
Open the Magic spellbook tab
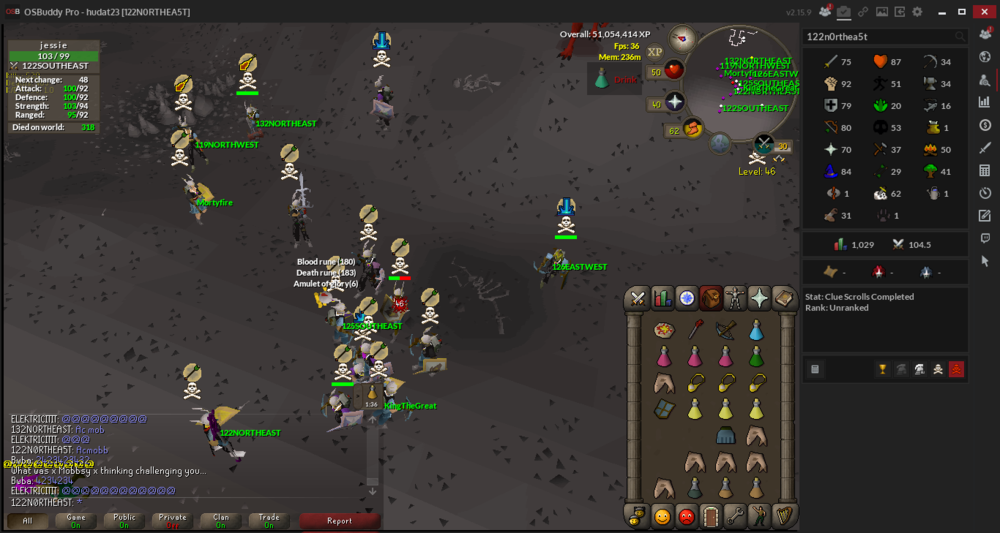(784, 298)
